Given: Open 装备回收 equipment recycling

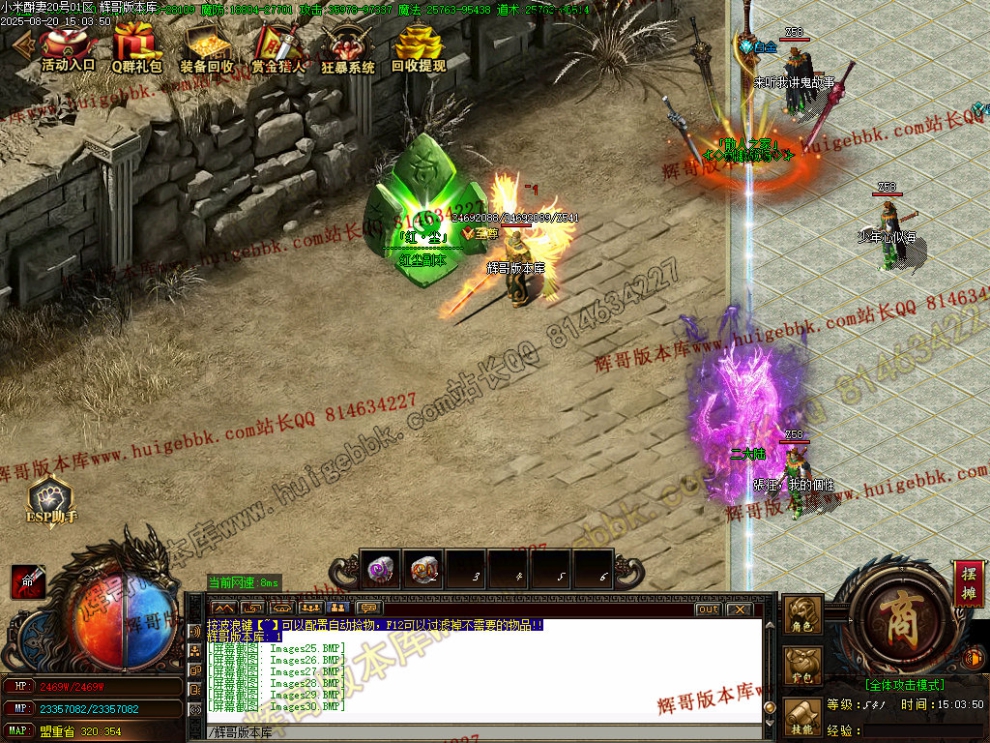Looking at the screenshot, I should coord(207,49).
